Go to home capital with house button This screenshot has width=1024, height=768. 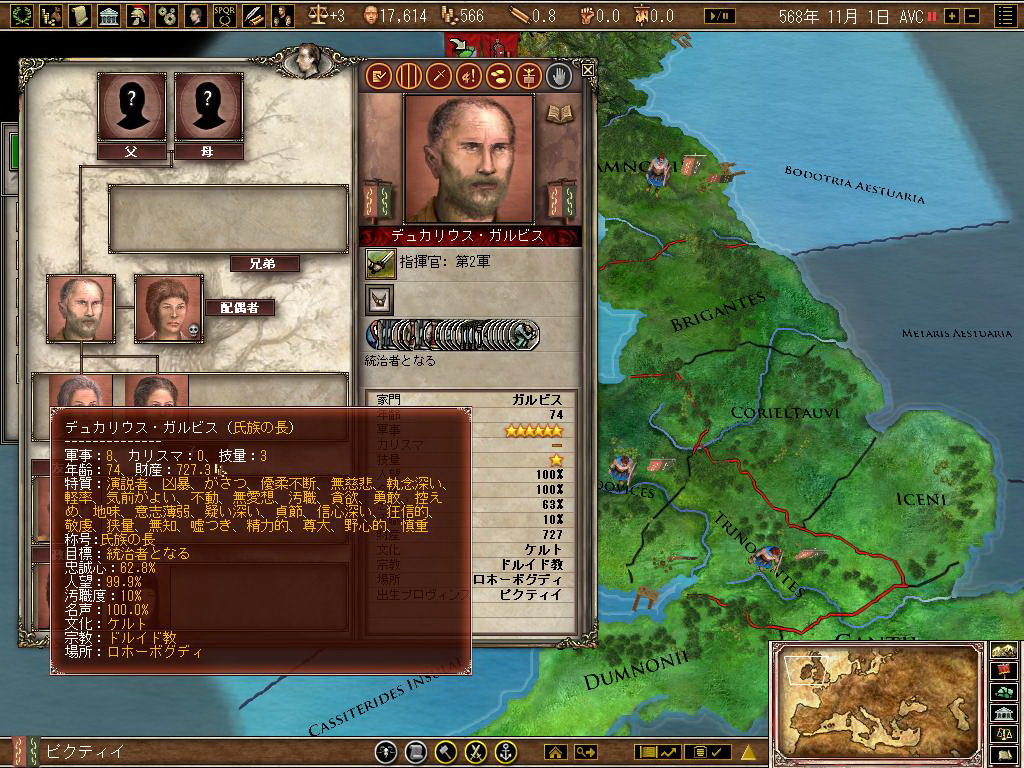(555, 752)
